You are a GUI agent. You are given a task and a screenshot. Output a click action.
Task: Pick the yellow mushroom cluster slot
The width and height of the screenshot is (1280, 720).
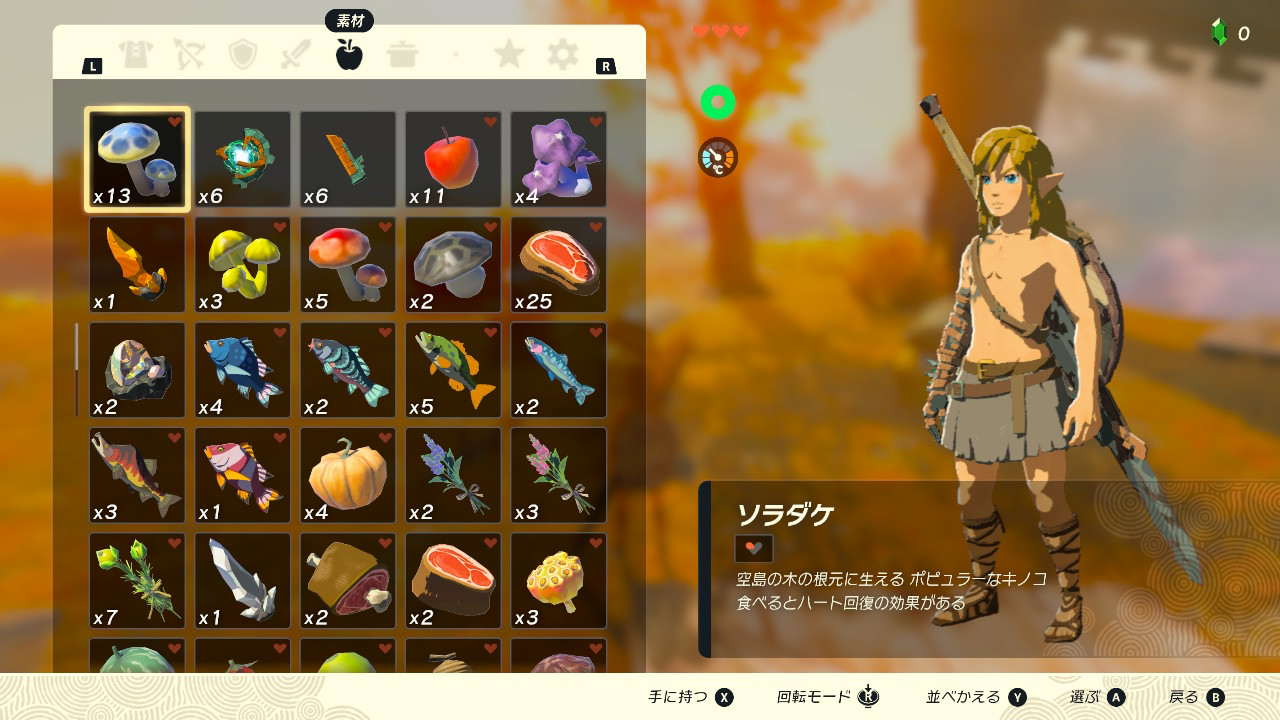(242, 265)
